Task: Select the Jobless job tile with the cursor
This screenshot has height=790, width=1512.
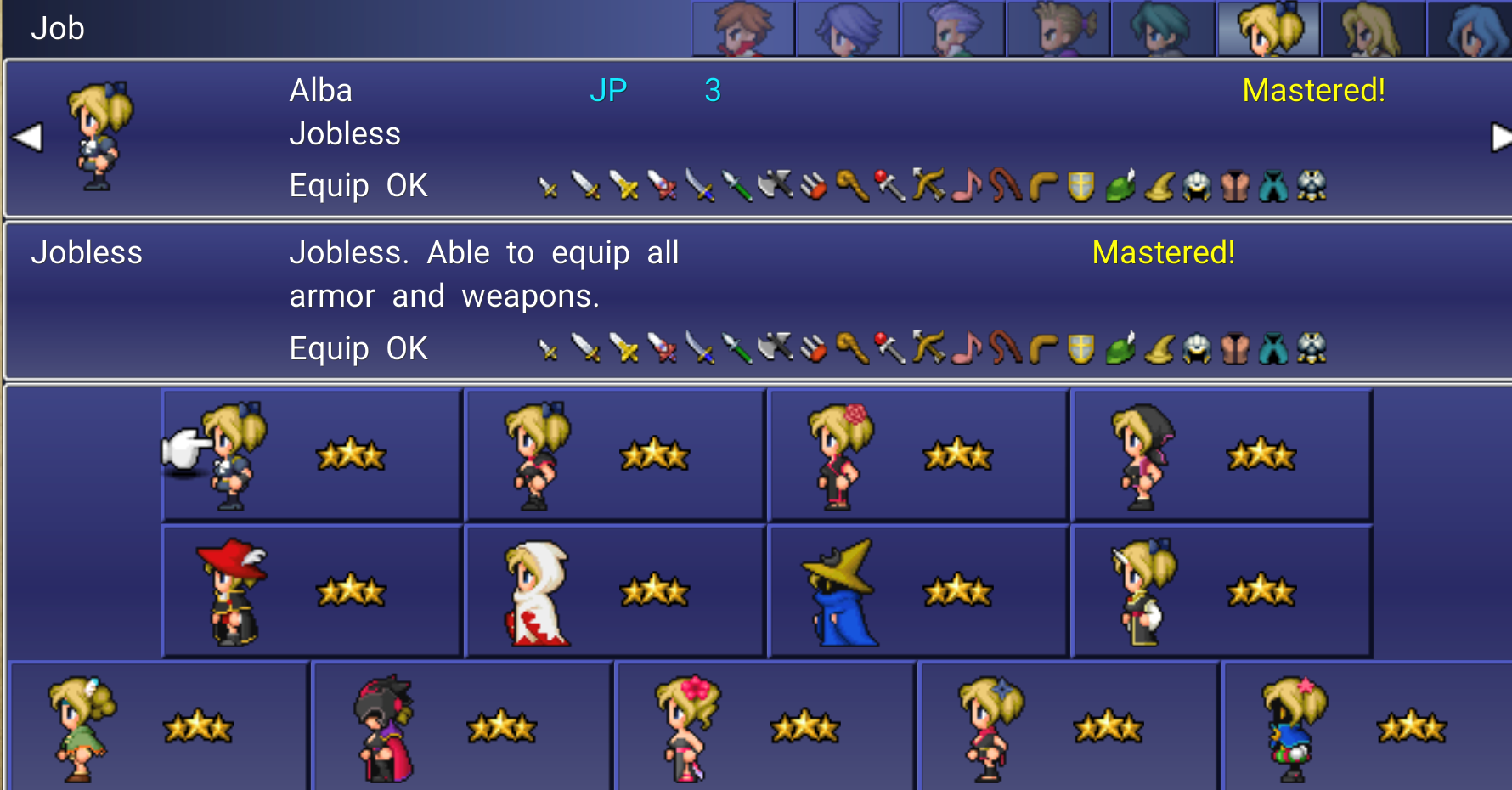Action: 312,455
